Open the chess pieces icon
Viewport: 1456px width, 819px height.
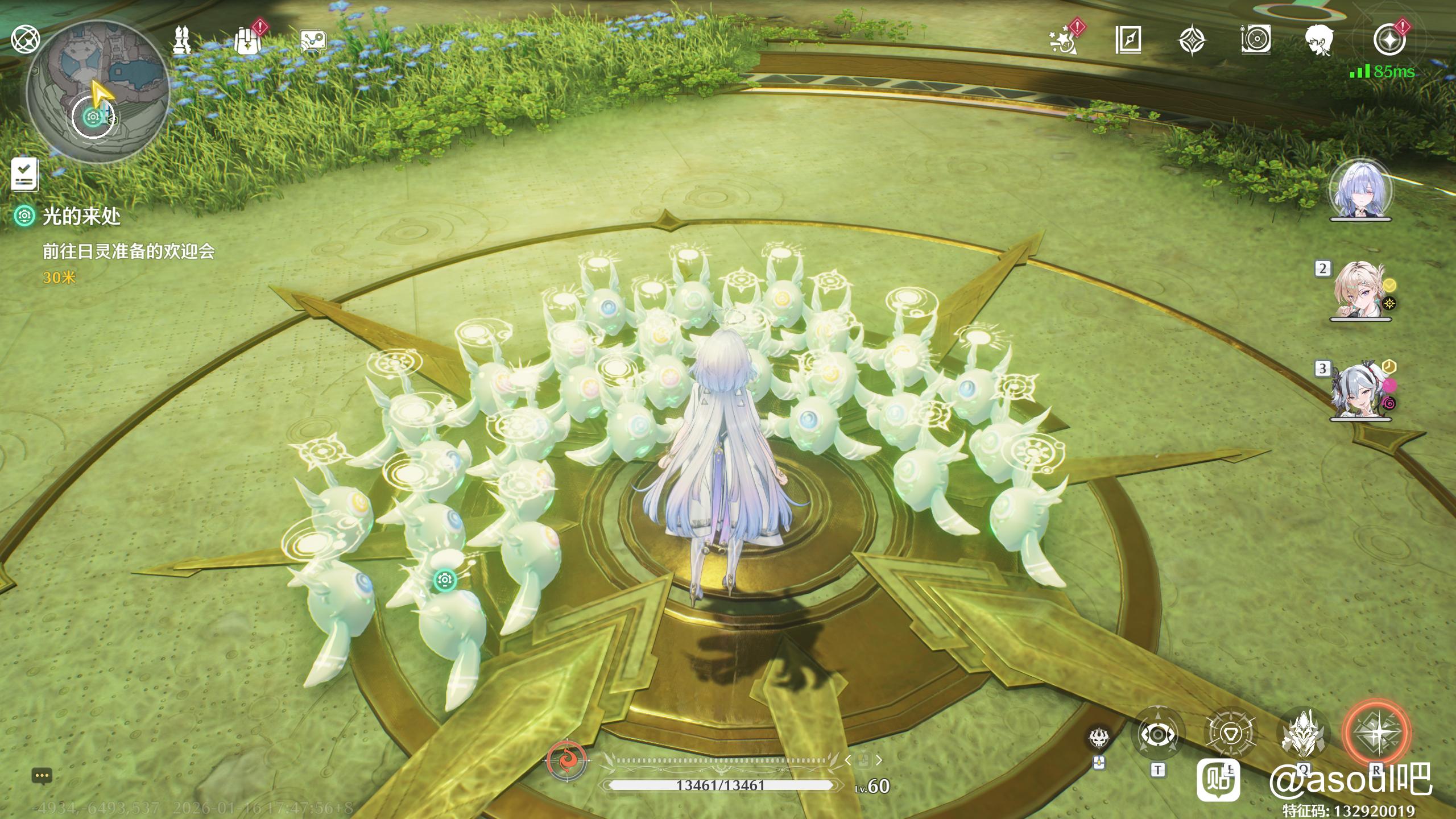[x=183, y=40]
